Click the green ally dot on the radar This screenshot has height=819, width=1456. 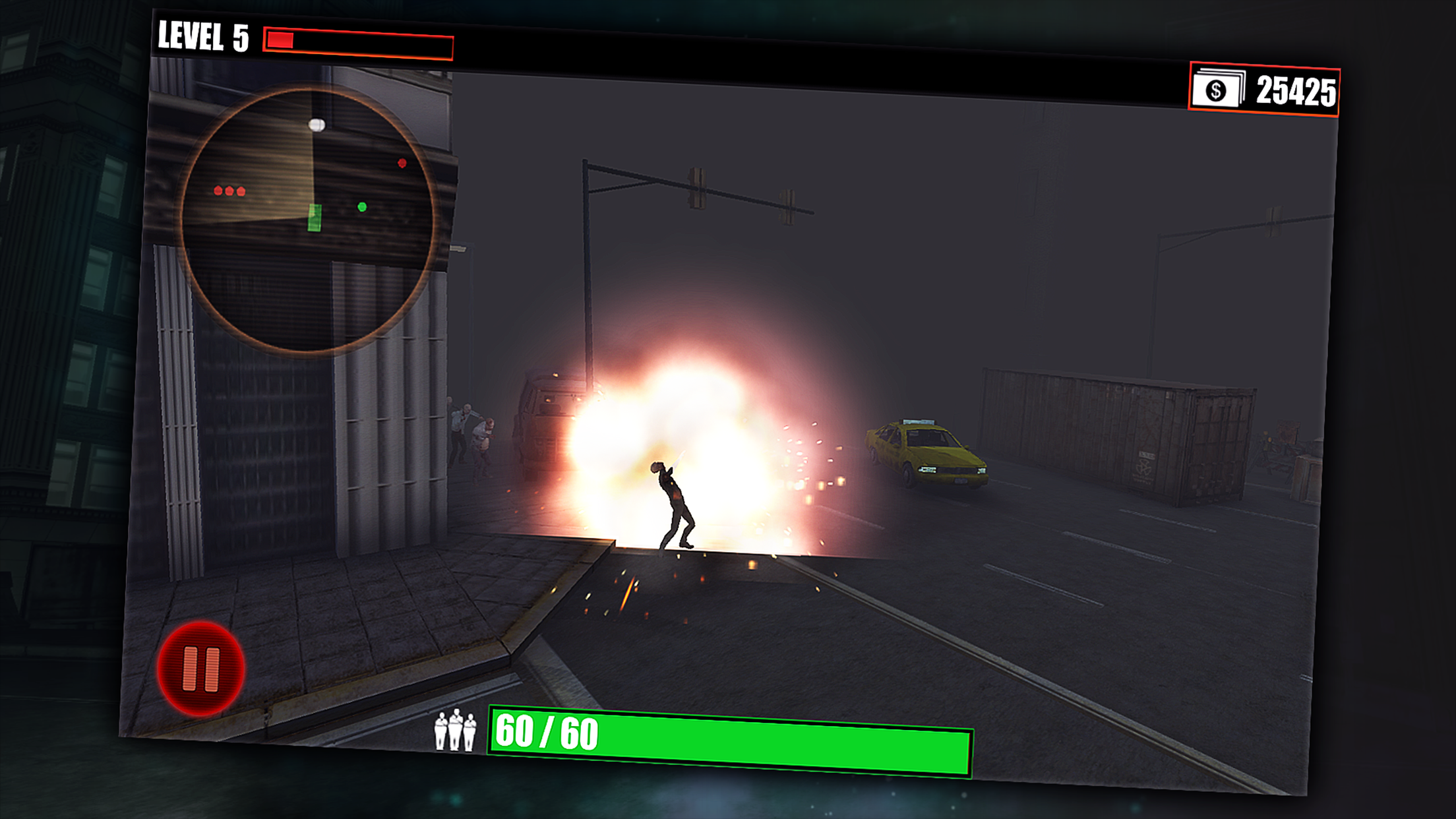click(x=361, y=207)
